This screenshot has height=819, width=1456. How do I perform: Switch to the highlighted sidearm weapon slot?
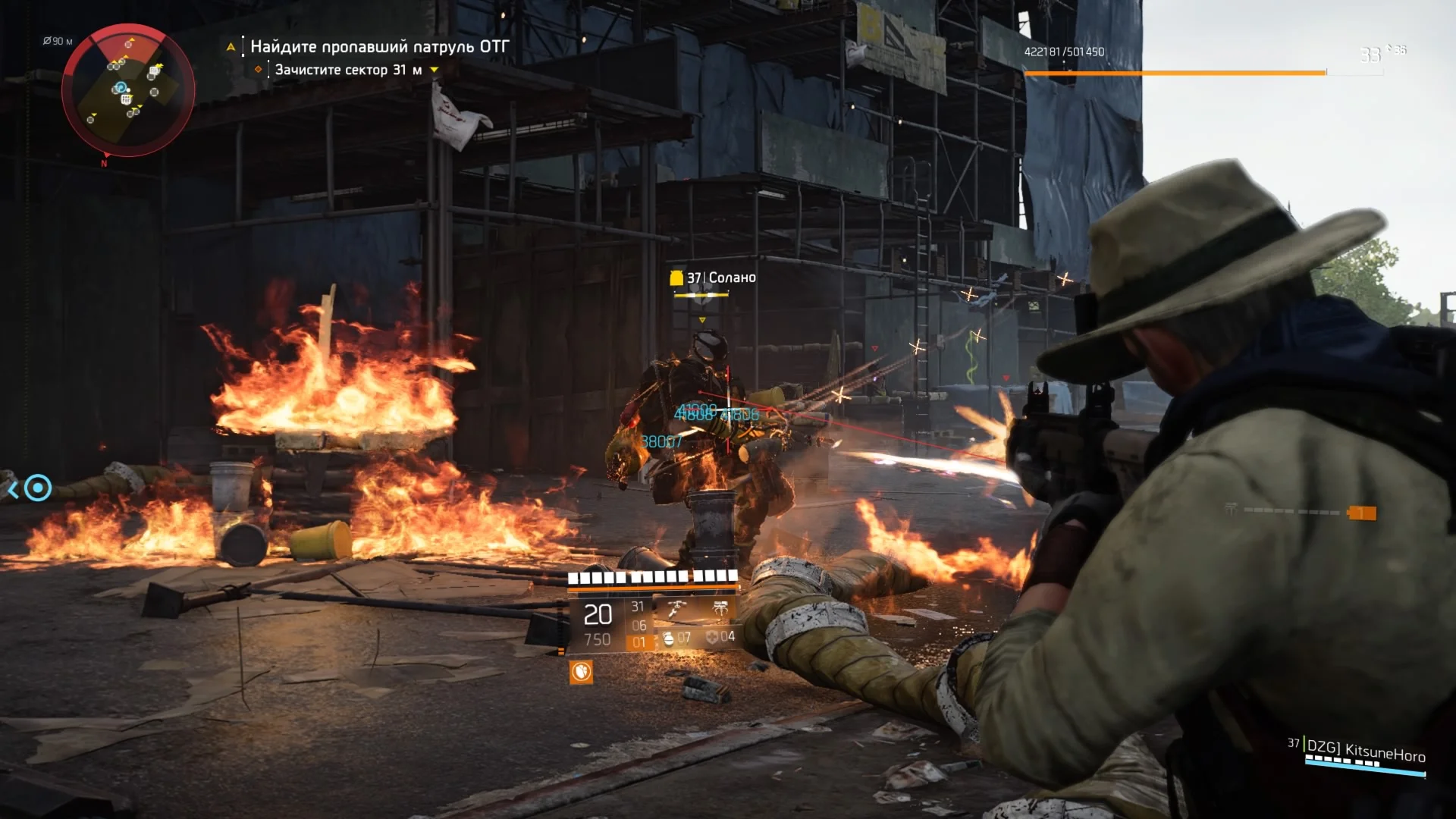tap(639, 642)
